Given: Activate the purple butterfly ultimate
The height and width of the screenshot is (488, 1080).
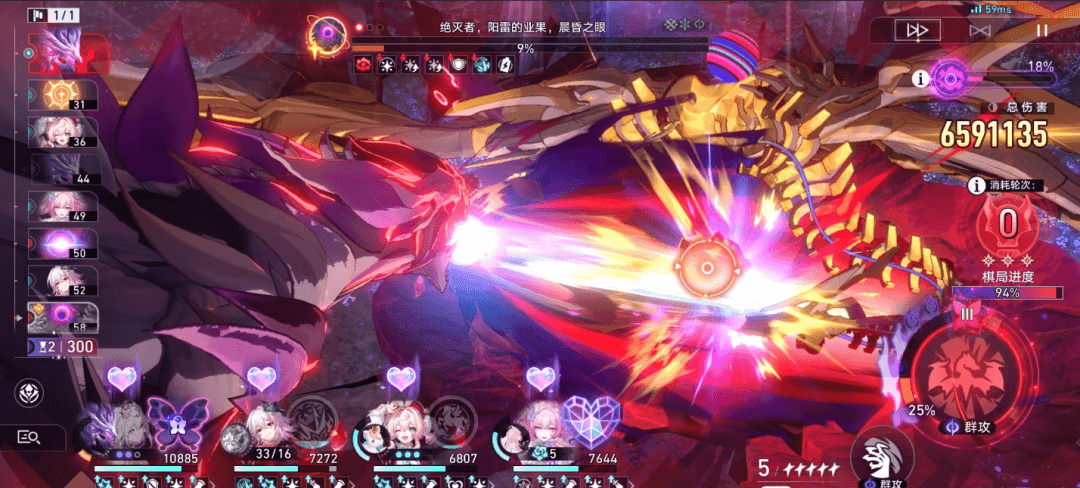Looking at the screenshot, I should [175, 420].
